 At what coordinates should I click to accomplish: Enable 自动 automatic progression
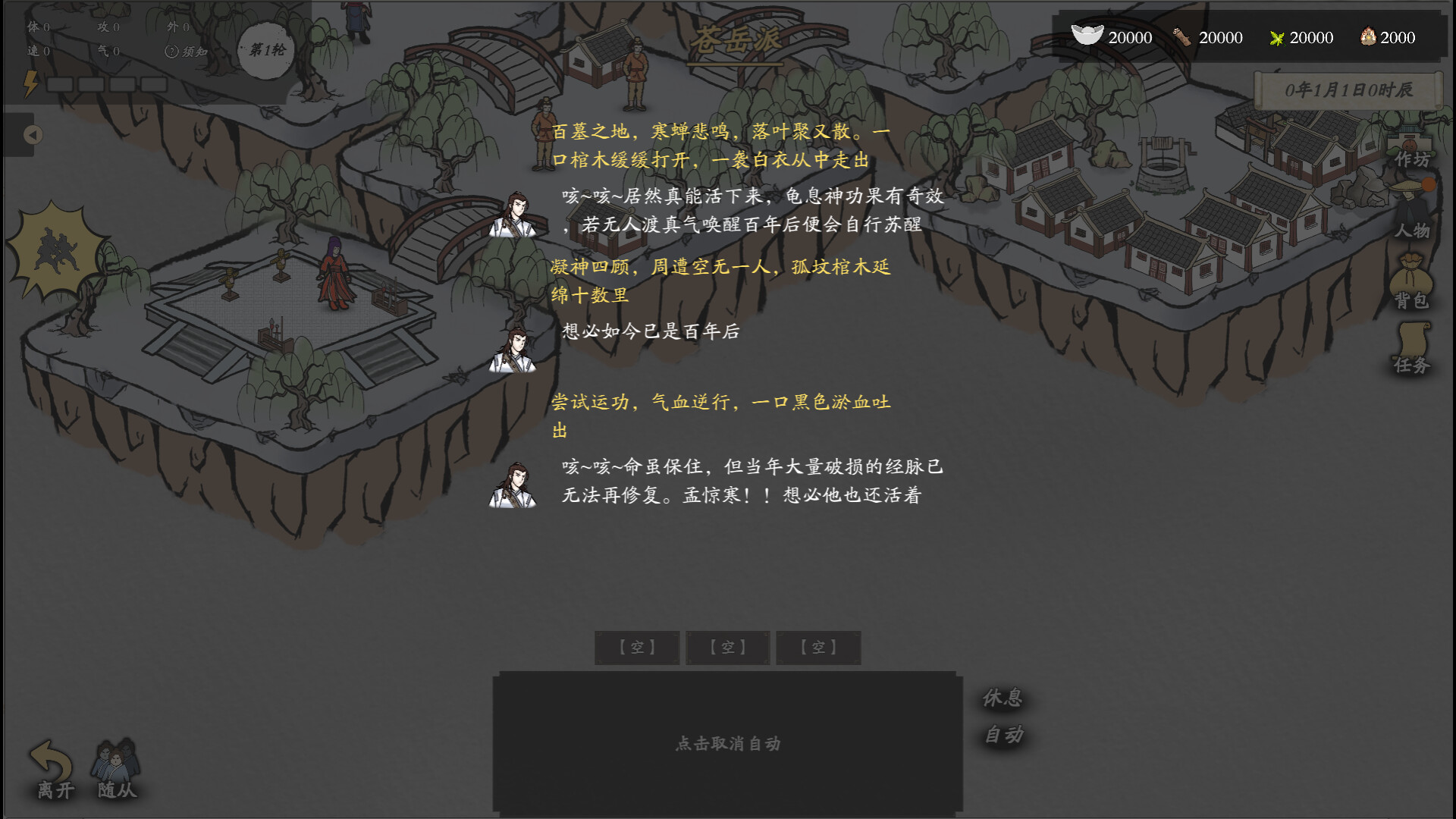coord(1003,733)
